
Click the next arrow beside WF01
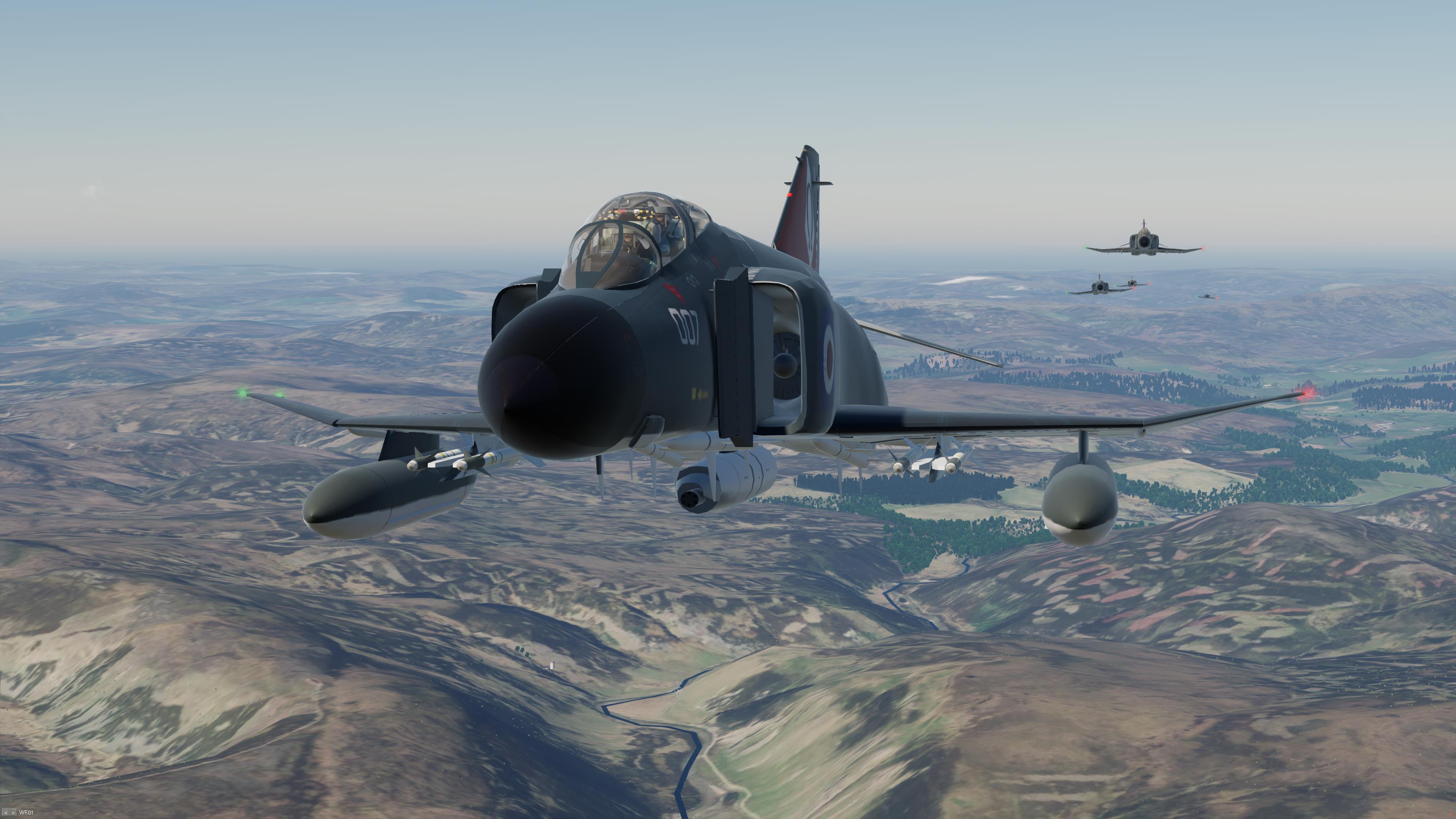(13, 813)
